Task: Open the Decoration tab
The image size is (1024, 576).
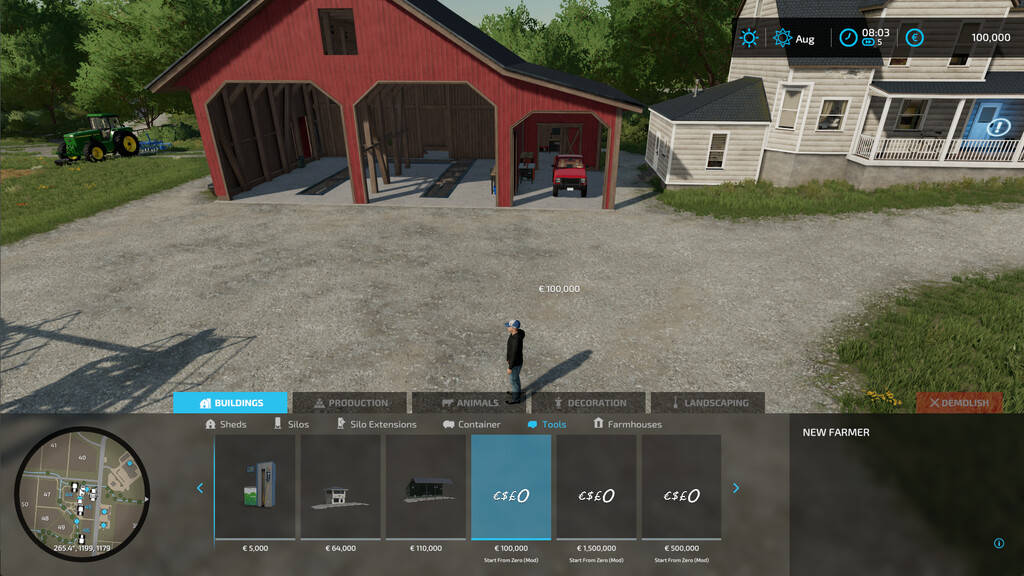Action: (x=590, y=403)
